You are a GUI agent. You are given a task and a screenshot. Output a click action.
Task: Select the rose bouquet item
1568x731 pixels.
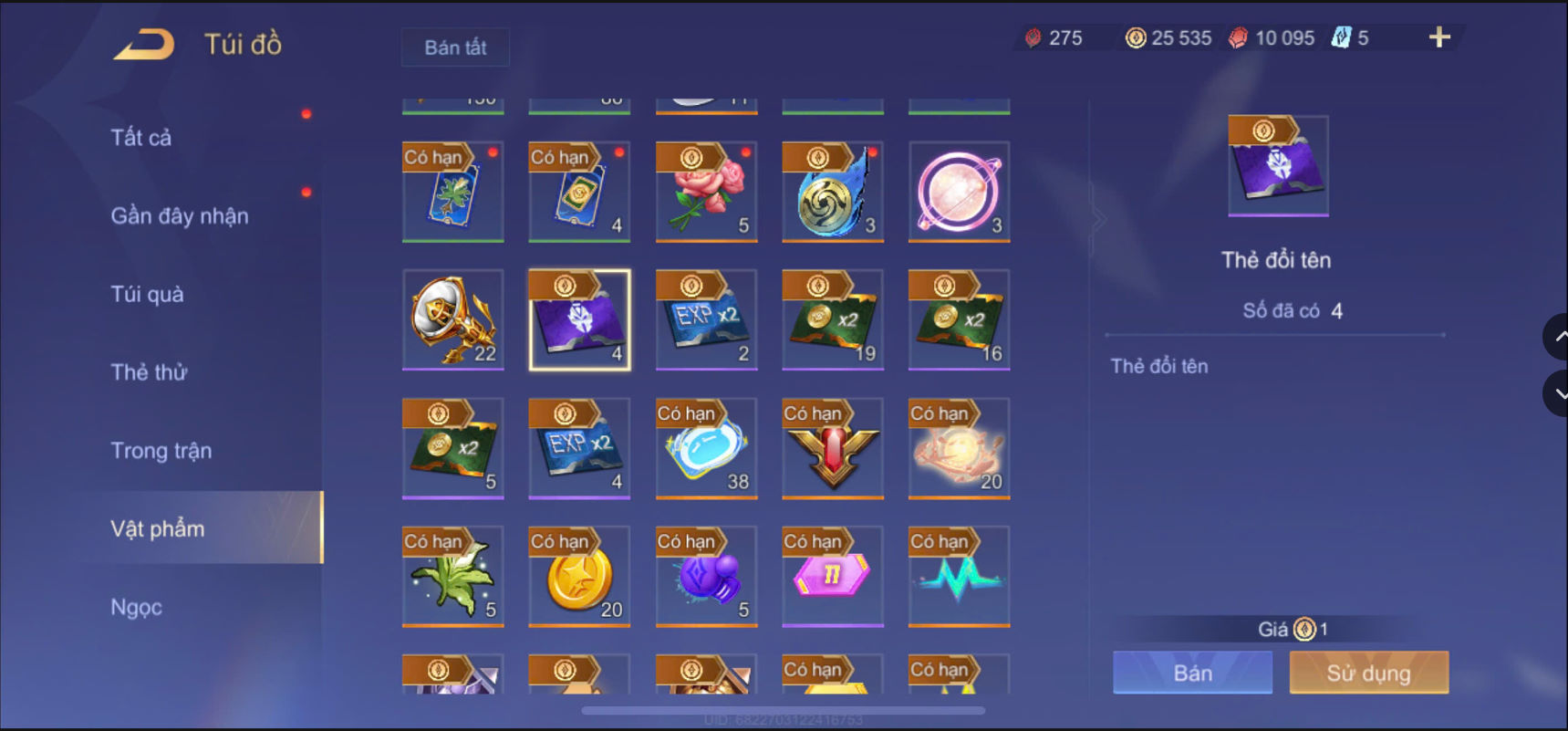[x=705, y=193]
